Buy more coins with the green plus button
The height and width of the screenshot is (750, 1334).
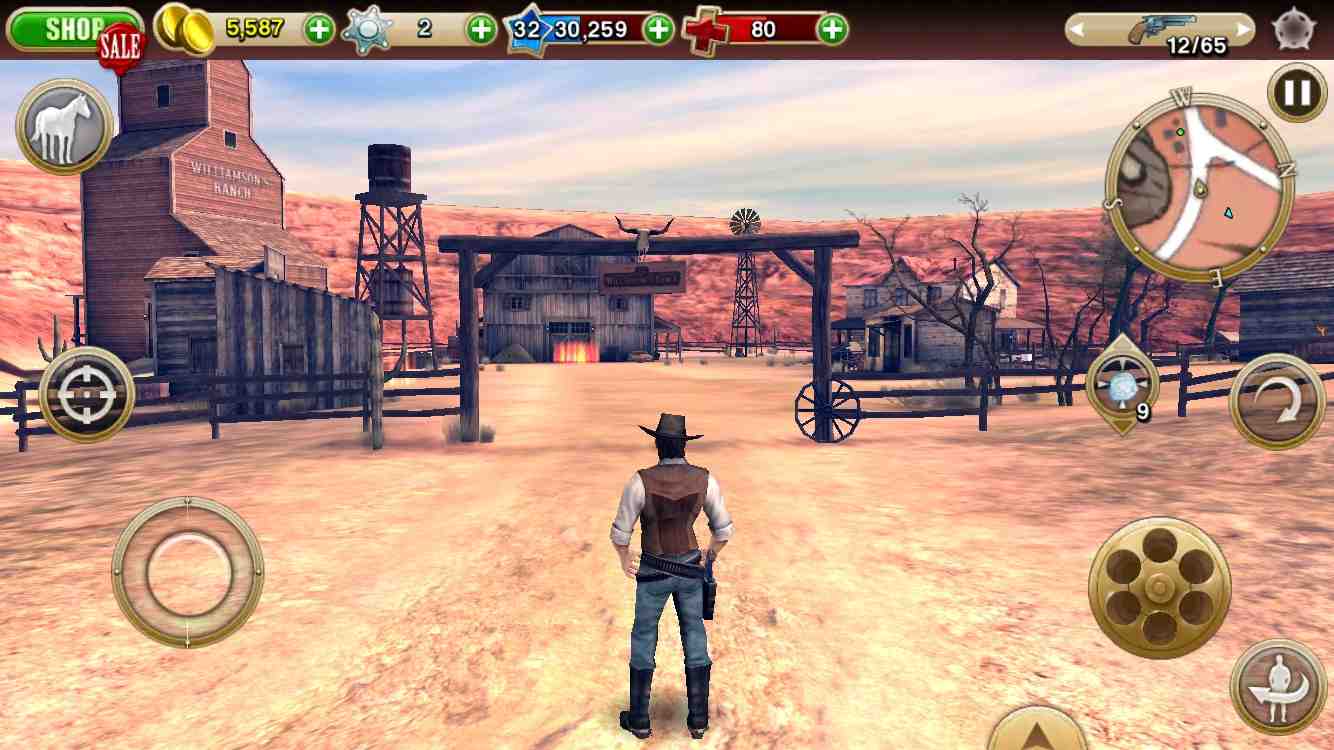click(x=319, y=29)
